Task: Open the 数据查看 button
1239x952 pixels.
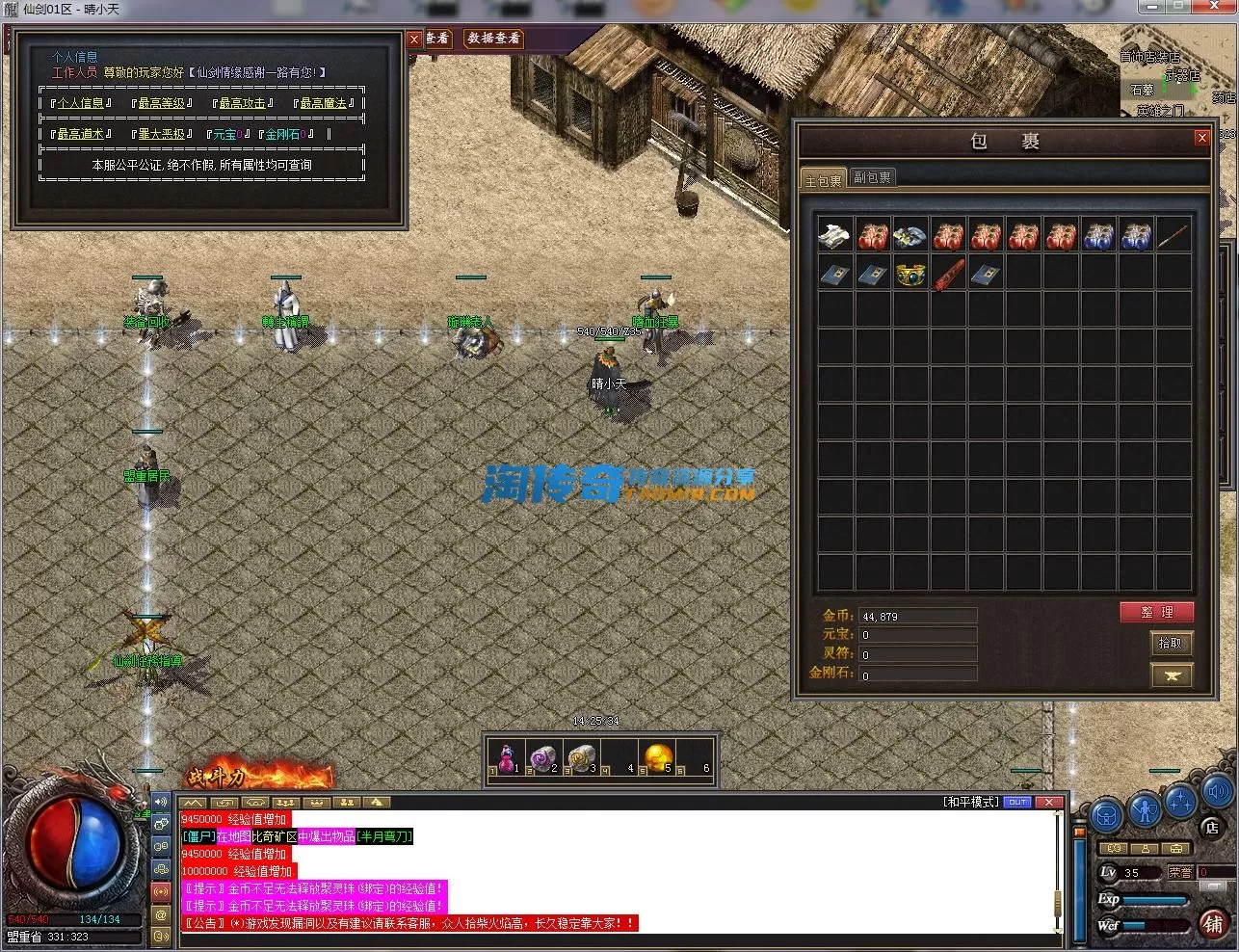Action: pos(493,39)
